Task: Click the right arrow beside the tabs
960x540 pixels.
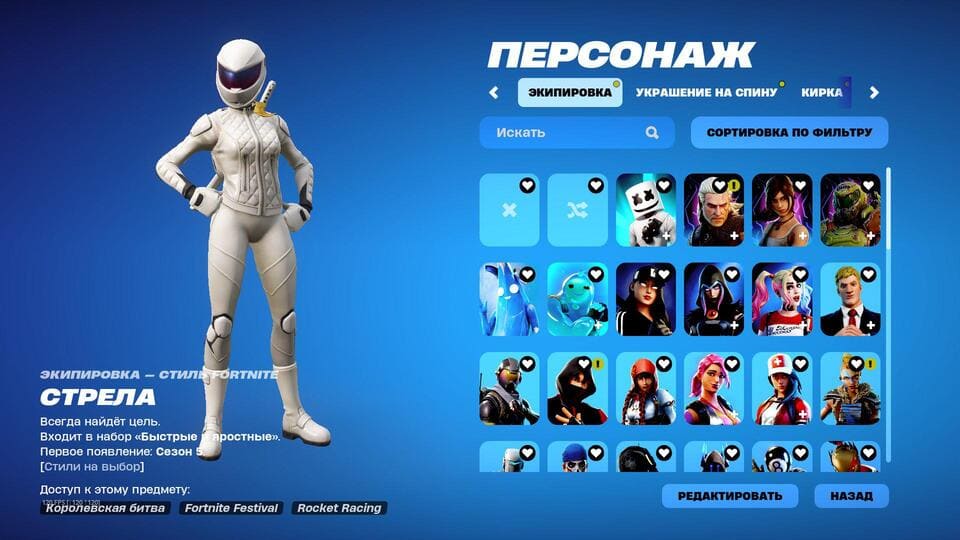Action: pyautogui.click(x=874, y=93)
